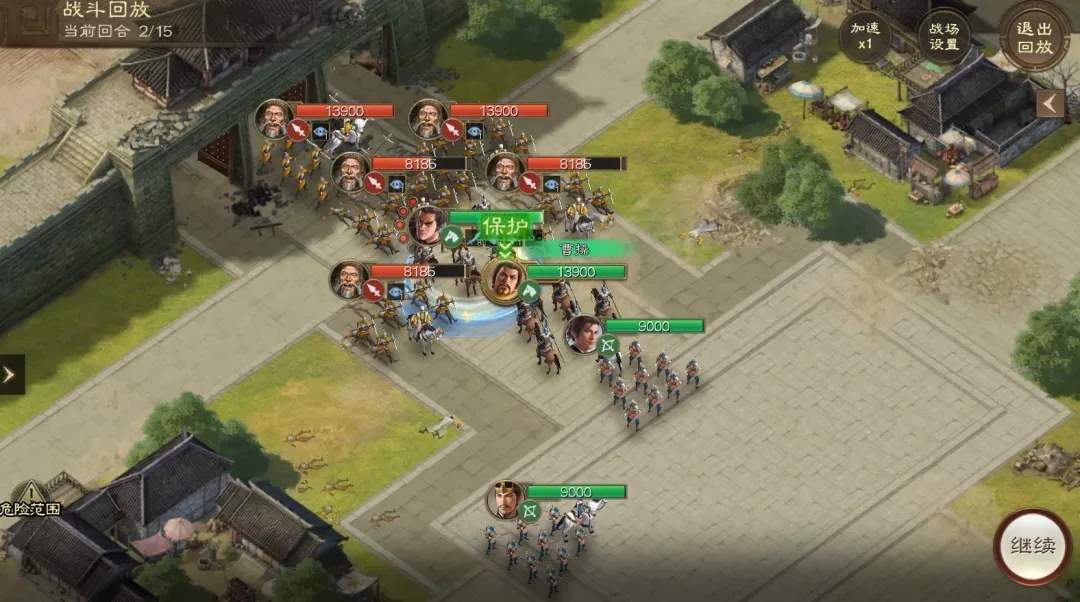Open the 战场设置 battlefield settings
Screen dimensions: 1080x602
(943, 37)
